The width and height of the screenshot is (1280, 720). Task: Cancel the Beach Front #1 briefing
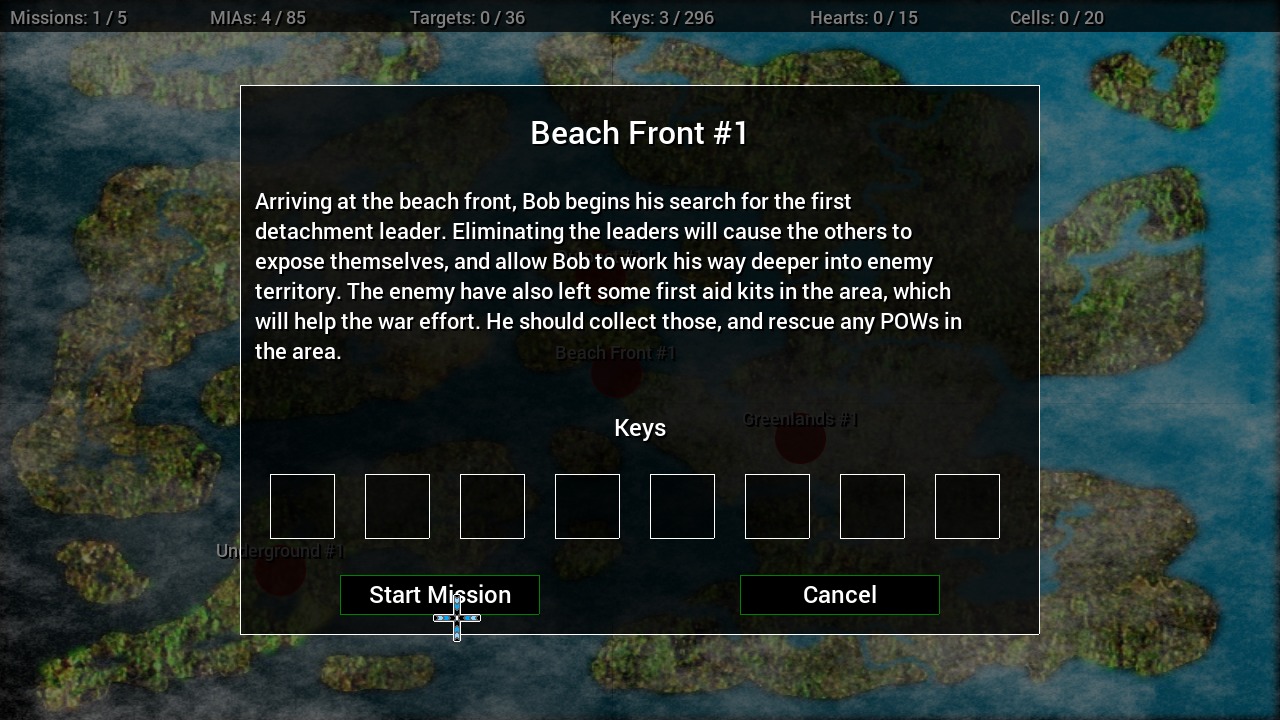[839, 595]
